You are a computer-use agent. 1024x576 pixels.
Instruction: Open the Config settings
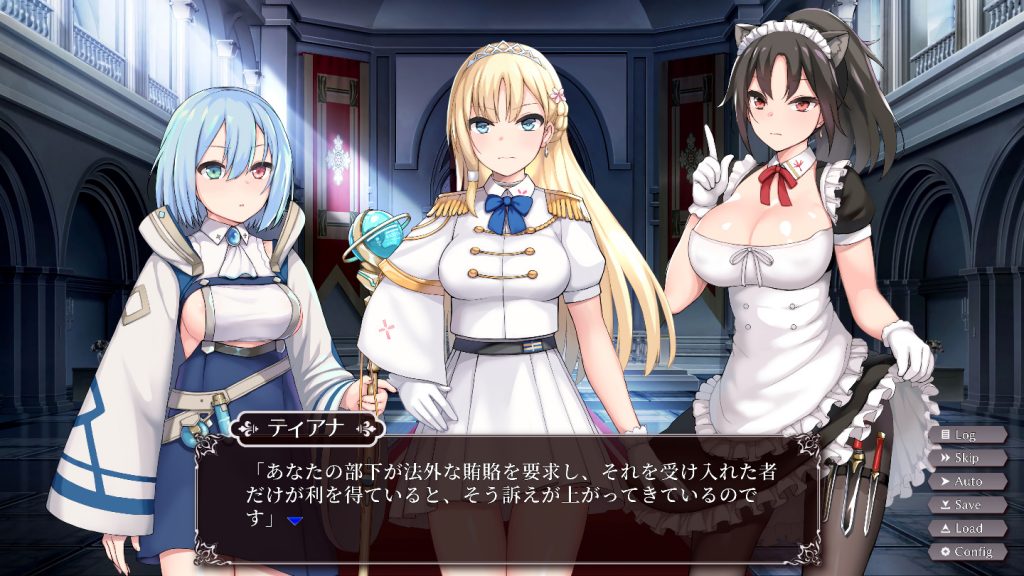(966, 552)
